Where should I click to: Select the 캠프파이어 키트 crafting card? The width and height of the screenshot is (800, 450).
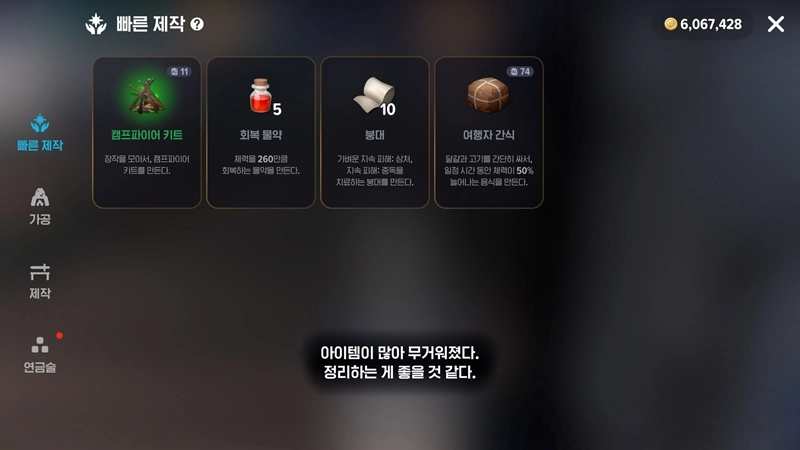147,132
